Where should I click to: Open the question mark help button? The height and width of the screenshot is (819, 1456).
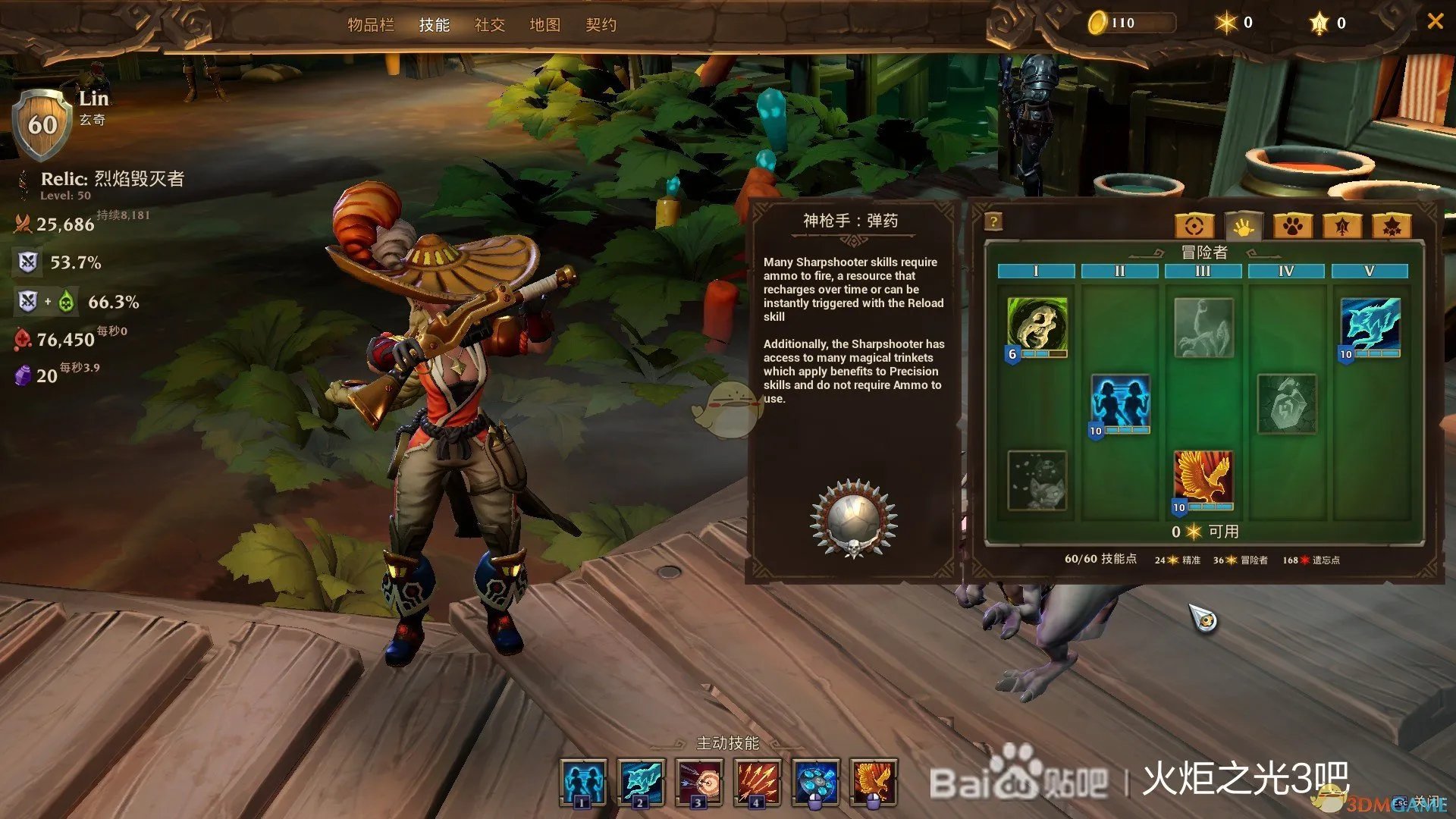993,221
